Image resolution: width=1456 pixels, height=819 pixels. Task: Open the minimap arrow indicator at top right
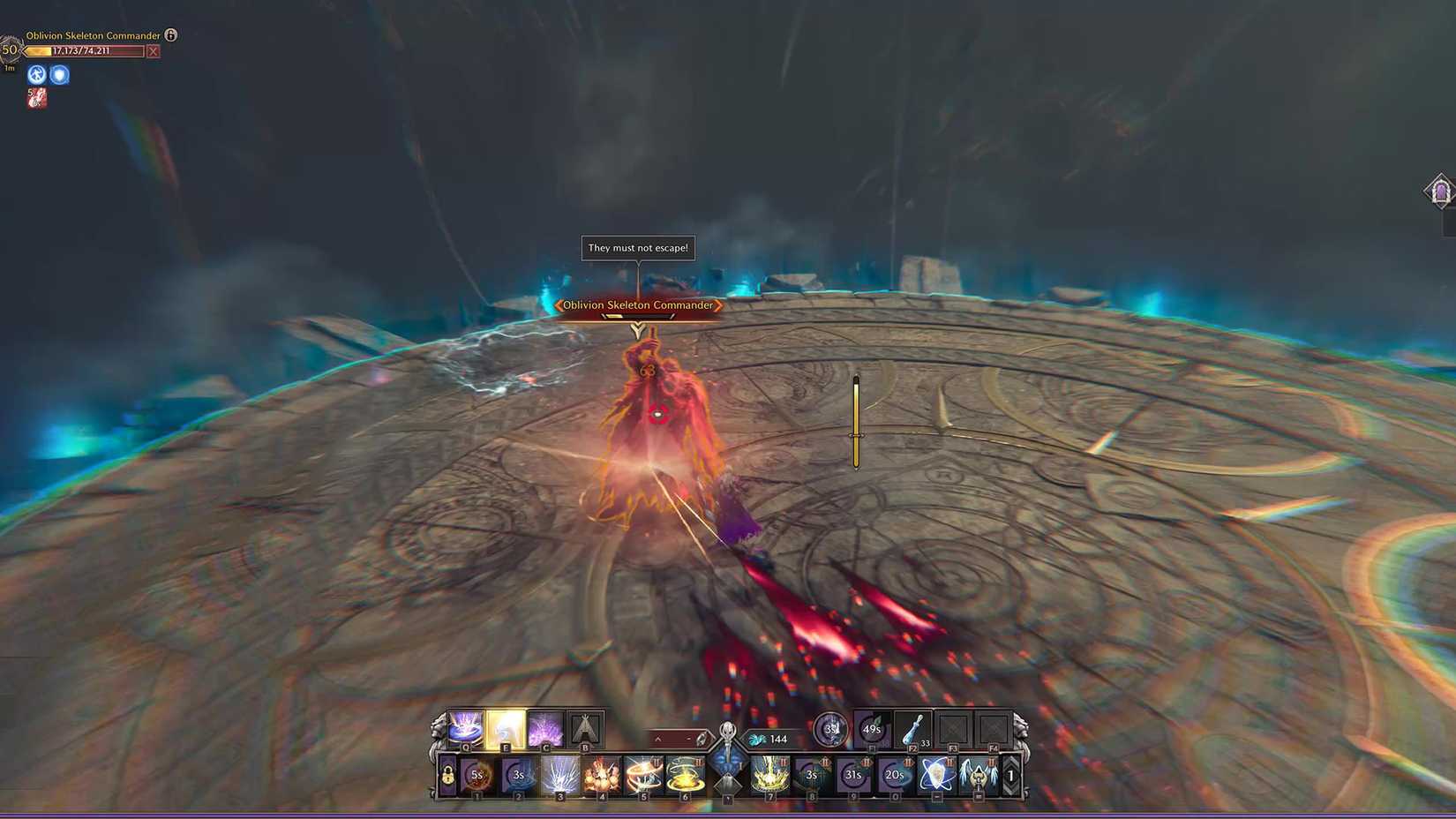[x=1442, y=191]
